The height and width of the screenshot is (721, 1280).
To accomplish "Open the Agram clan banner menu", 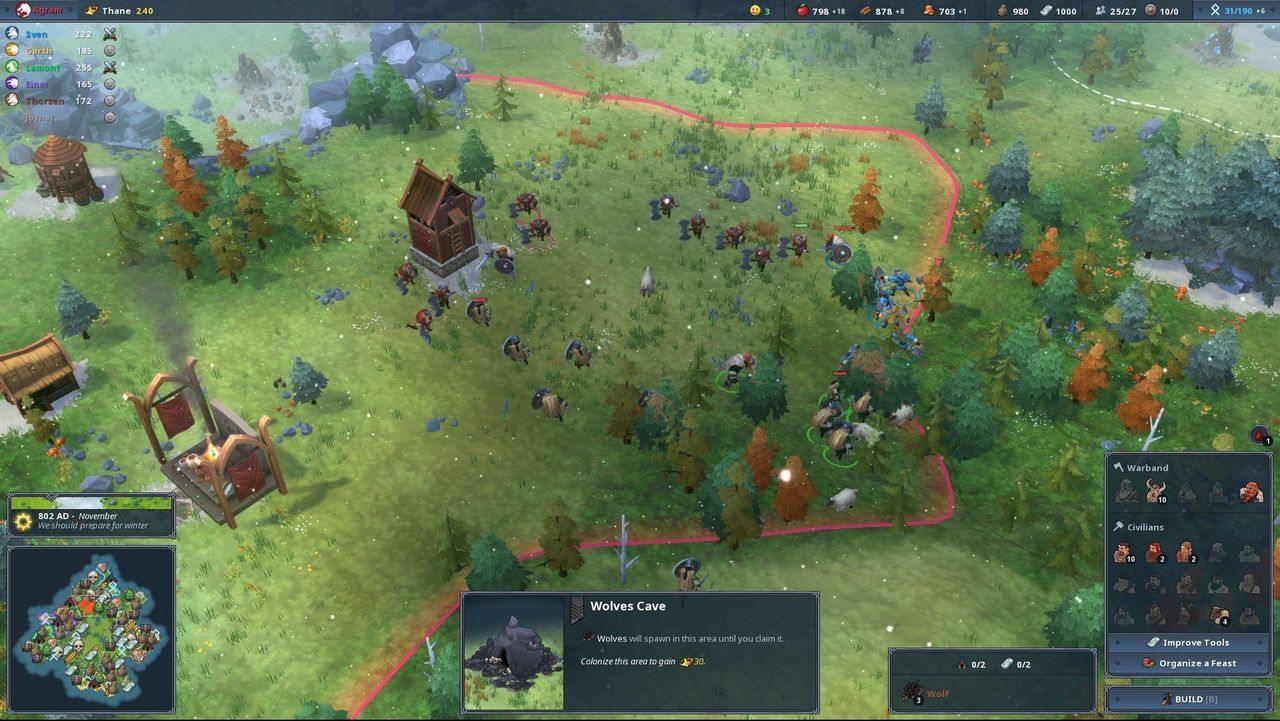I will 24,11.
